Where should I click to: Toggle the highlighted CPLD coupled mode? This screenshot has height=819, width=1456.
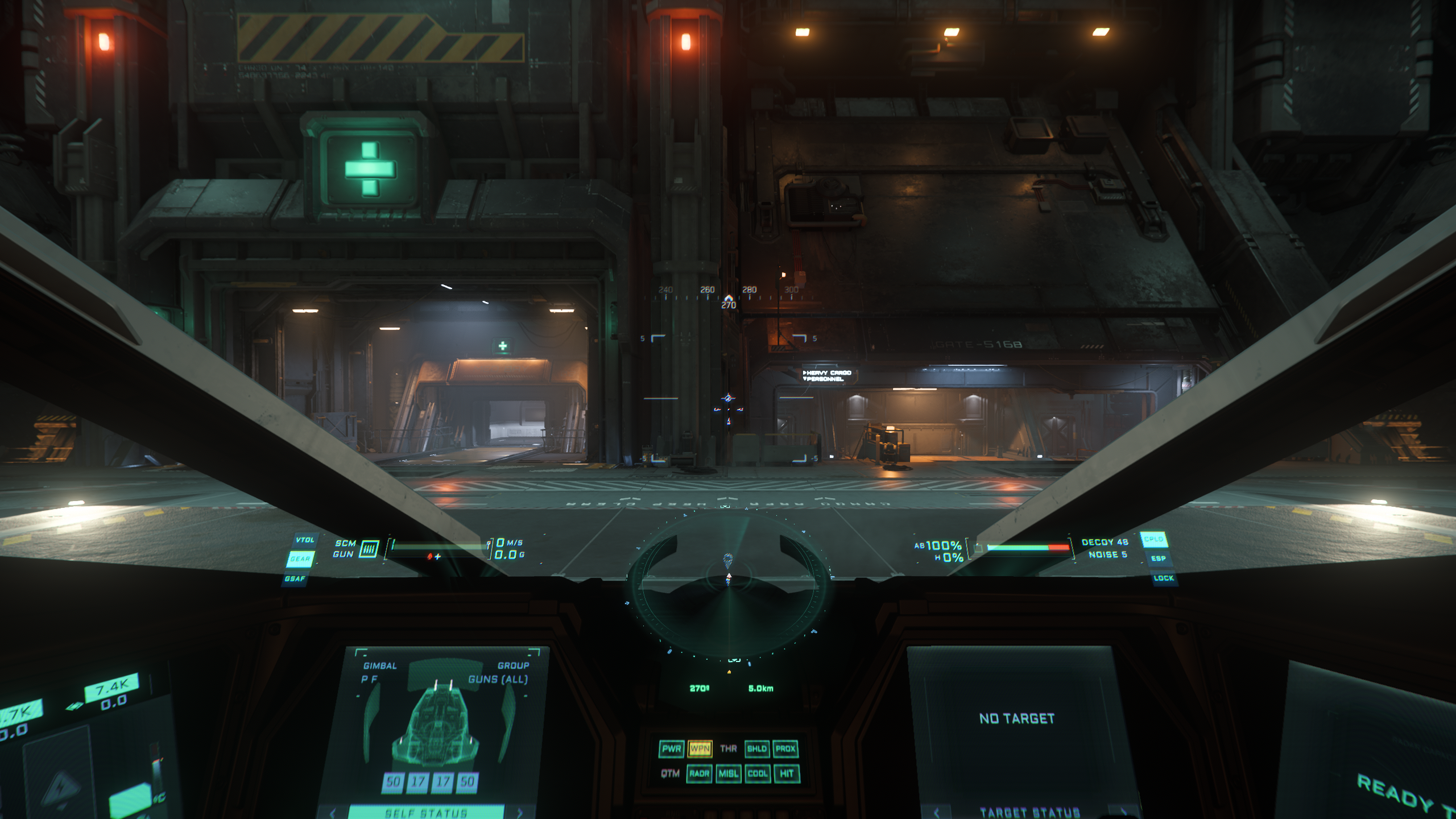point(1153,539)
